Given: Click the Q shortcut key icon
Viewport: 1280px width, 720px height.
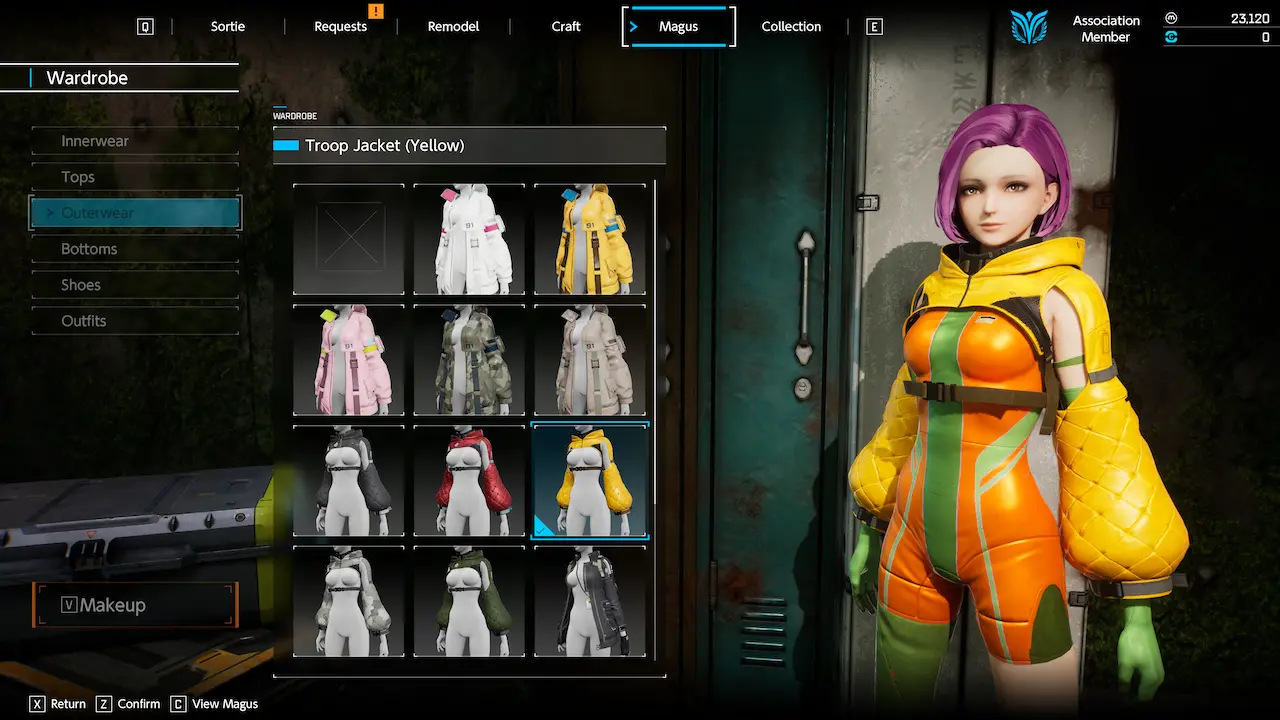Looking at the screenshot, I should coord(145,26).
